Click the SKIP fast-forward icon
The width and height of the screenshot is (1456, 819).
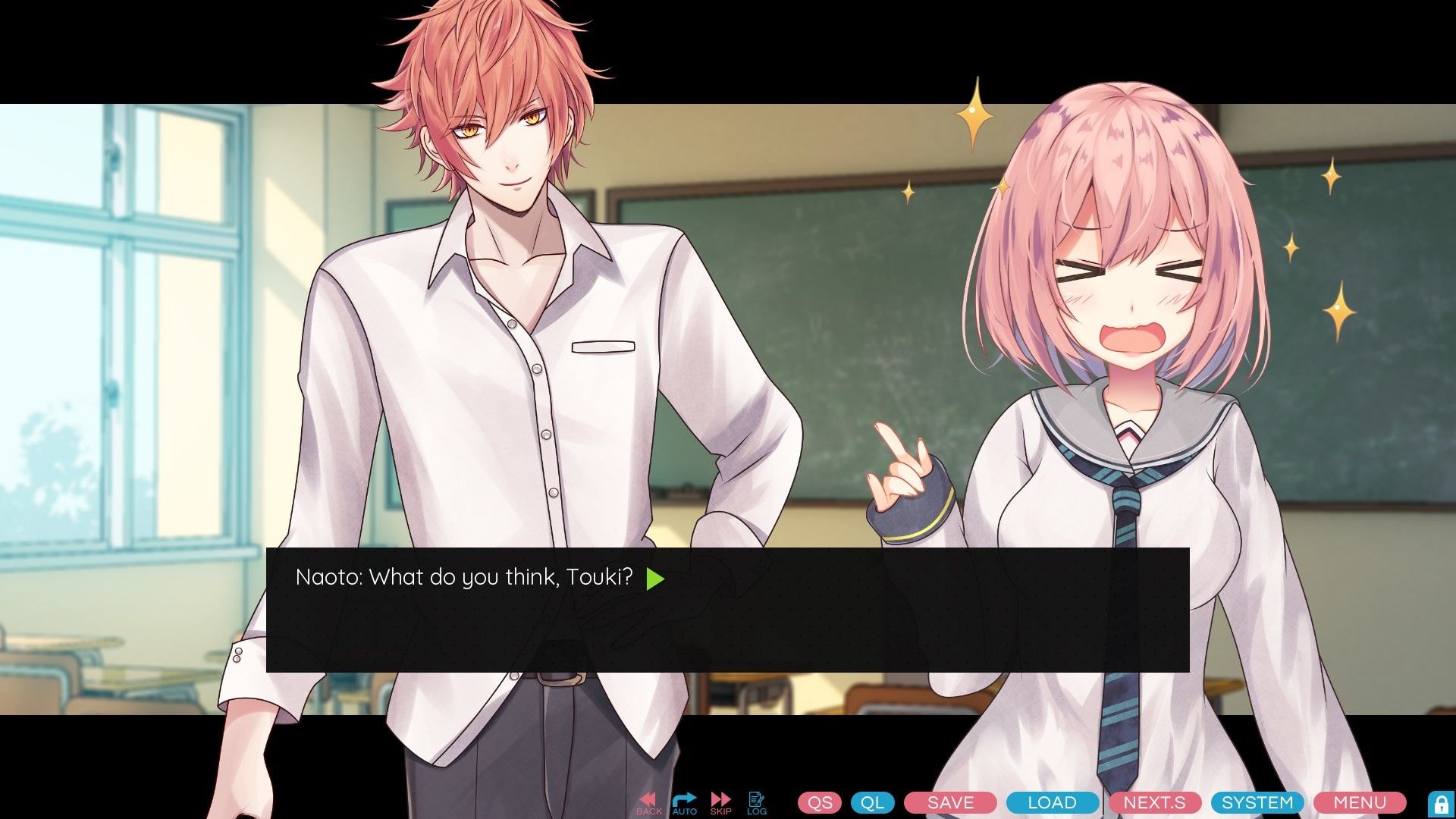click(x=720, y=800)
